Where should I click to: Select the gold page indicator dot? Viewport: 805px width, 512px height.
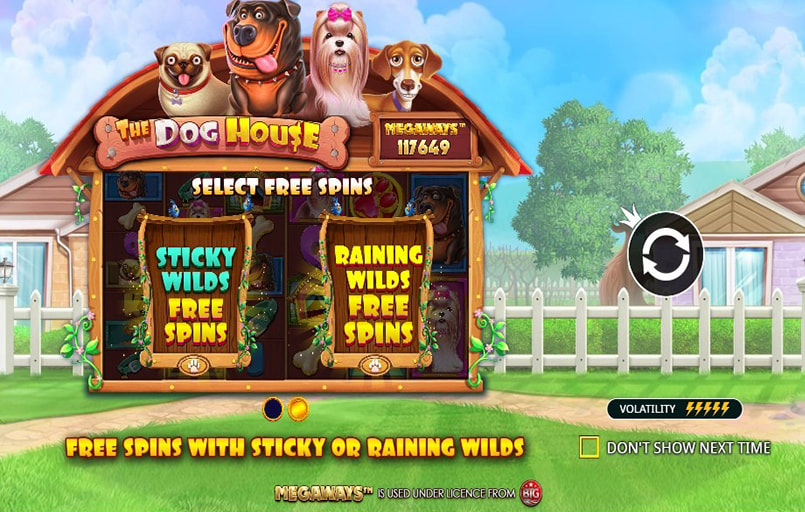click(x=298, y=409)
